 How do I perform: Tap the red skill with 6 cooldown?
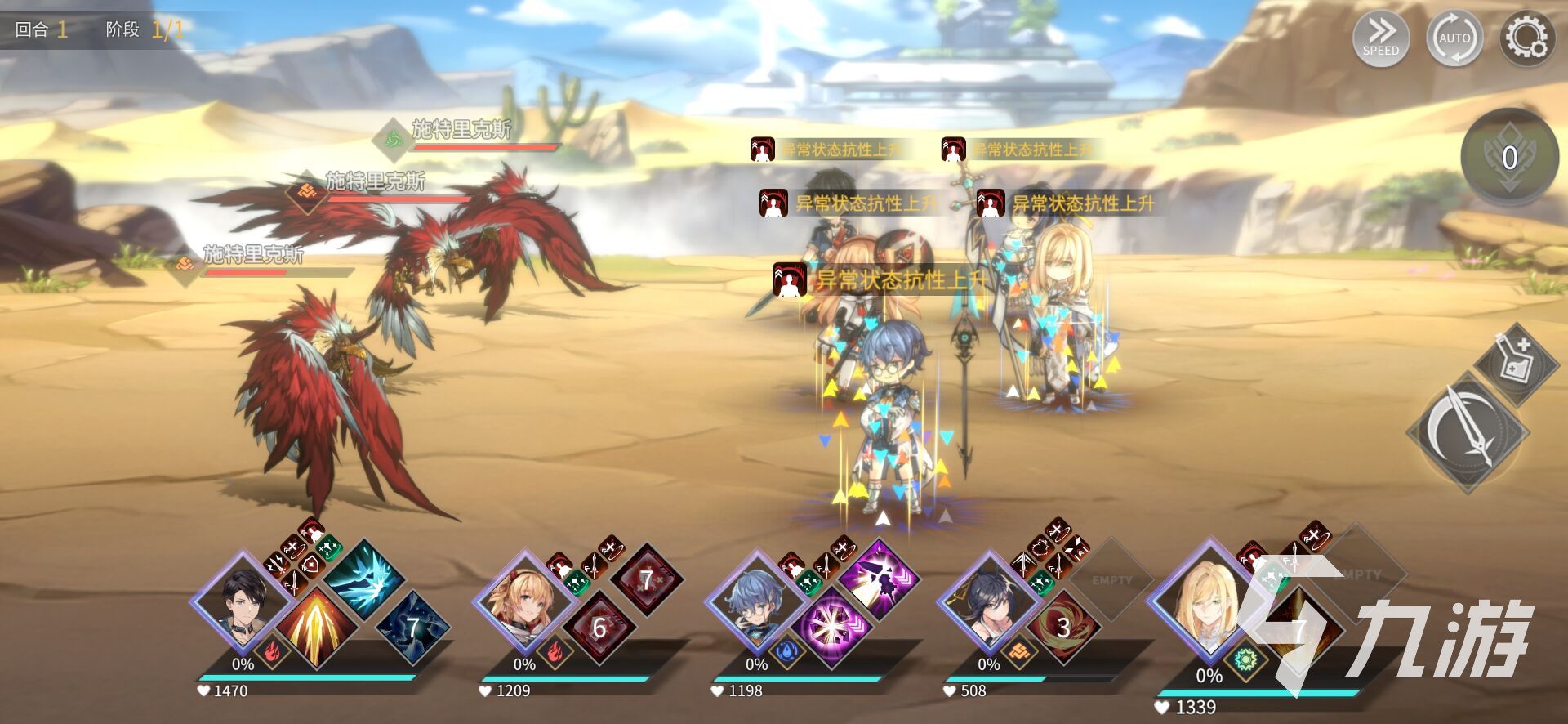[599, 628]
